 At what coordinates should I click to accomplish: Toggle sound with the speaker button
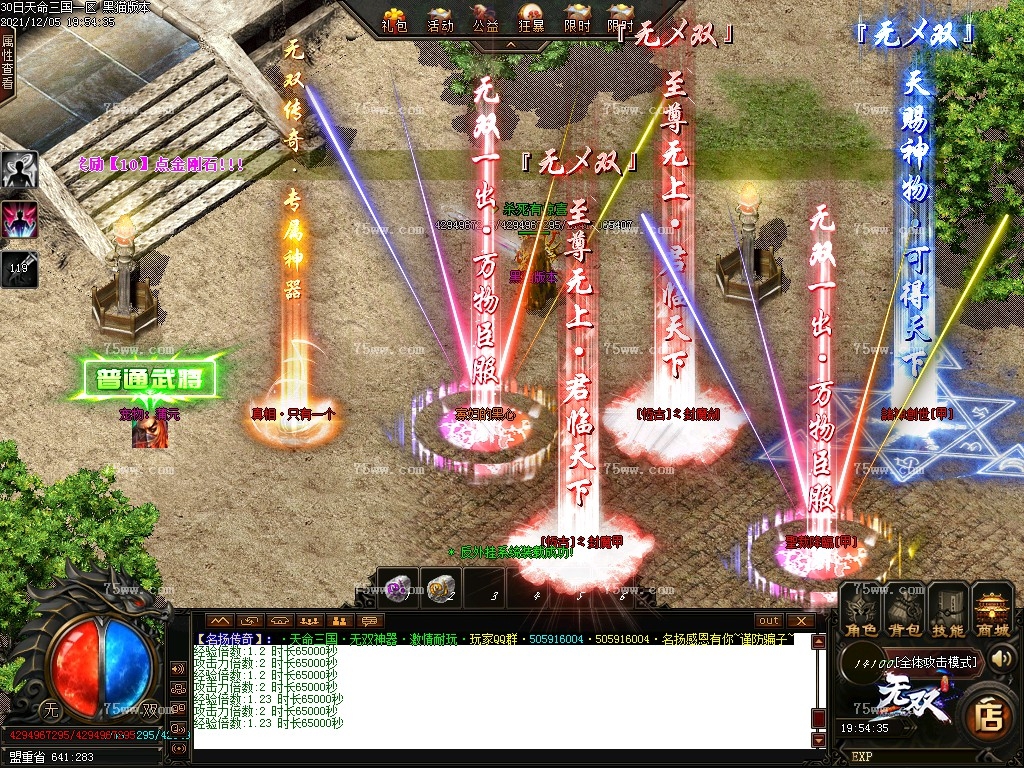[1002, 658]
